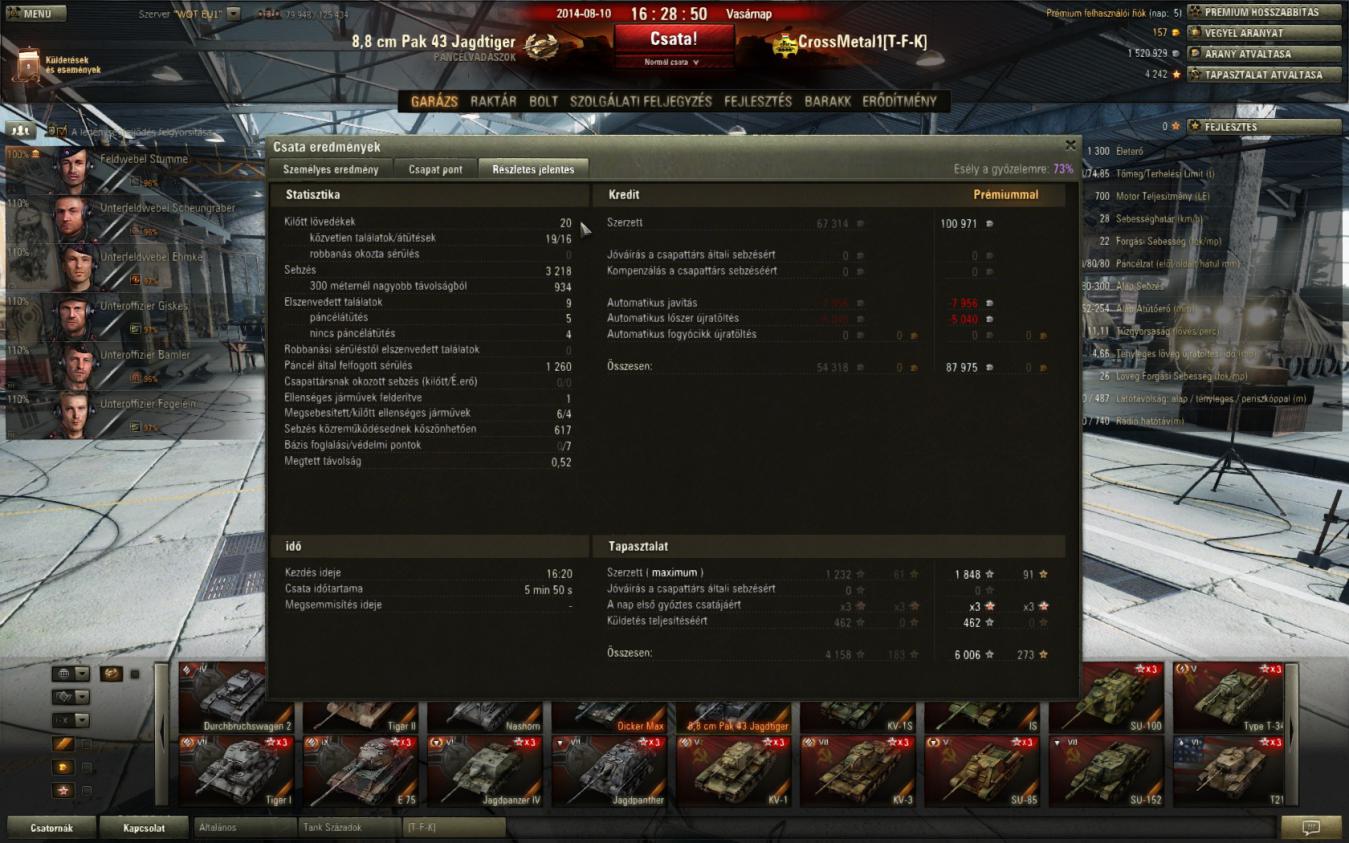Close the Csata eredmények window
The height and width of the screenshot is (843, 1349).
(x=1070, y=145)
